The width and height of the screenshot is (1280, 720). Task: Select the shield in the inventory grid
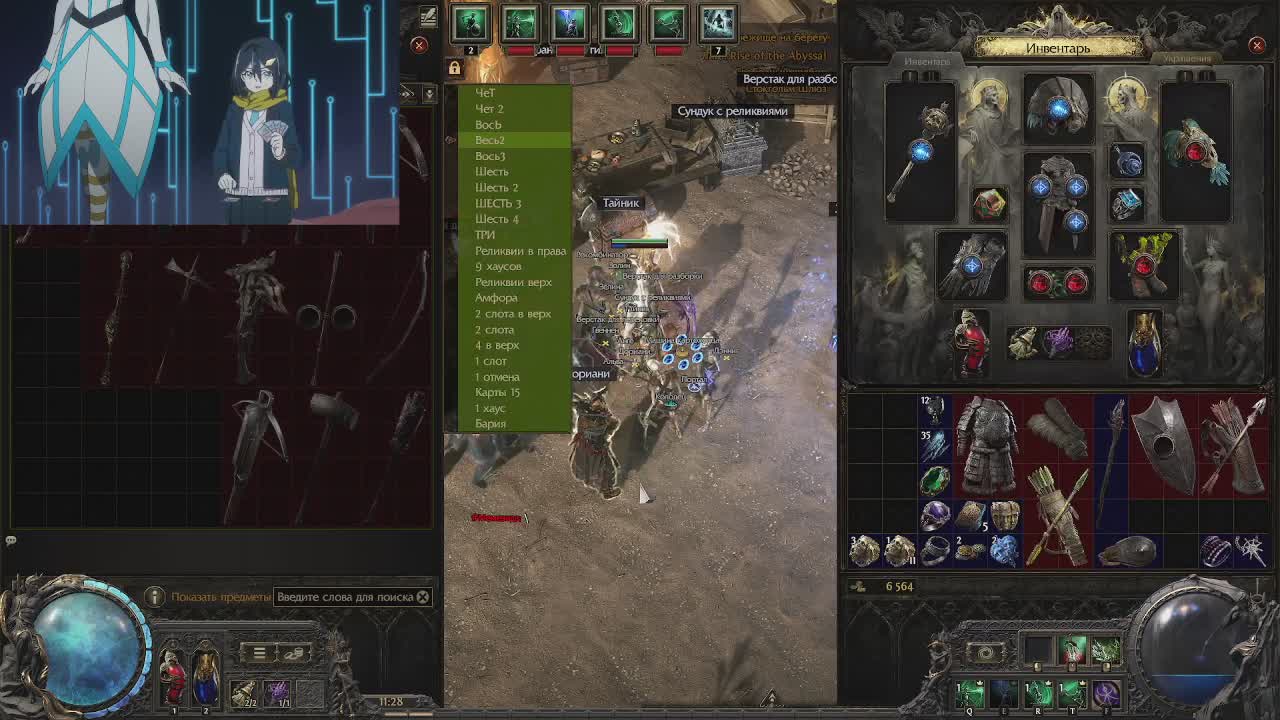tap(1161, 445)
